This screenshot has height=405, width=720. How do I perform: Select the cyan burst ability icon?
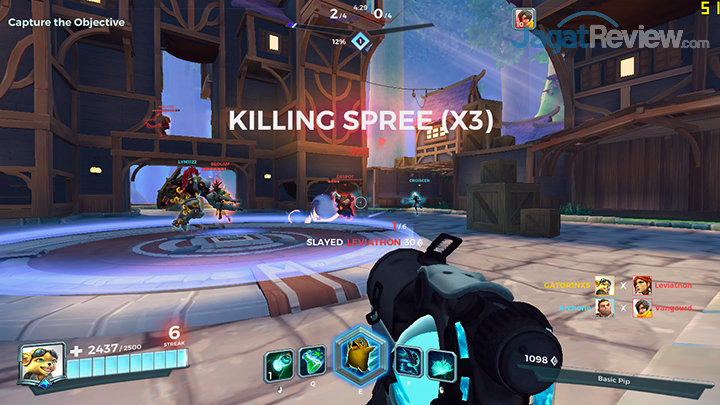coord(442,363)
